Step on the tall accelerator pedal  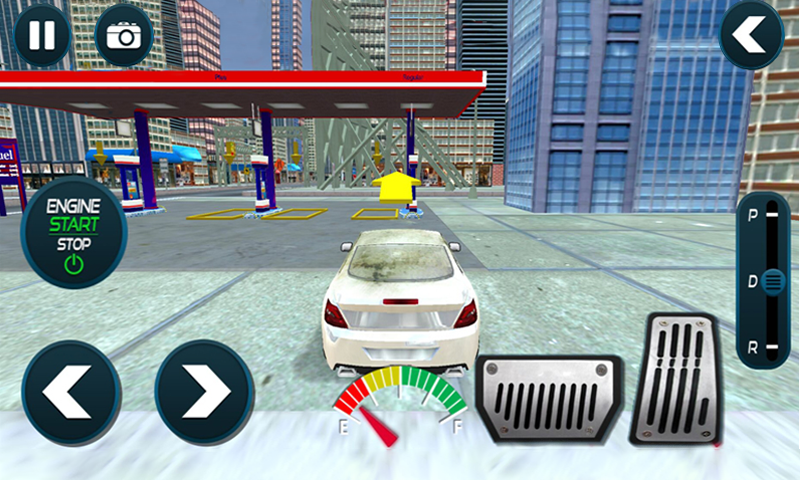tap(678, 378)
